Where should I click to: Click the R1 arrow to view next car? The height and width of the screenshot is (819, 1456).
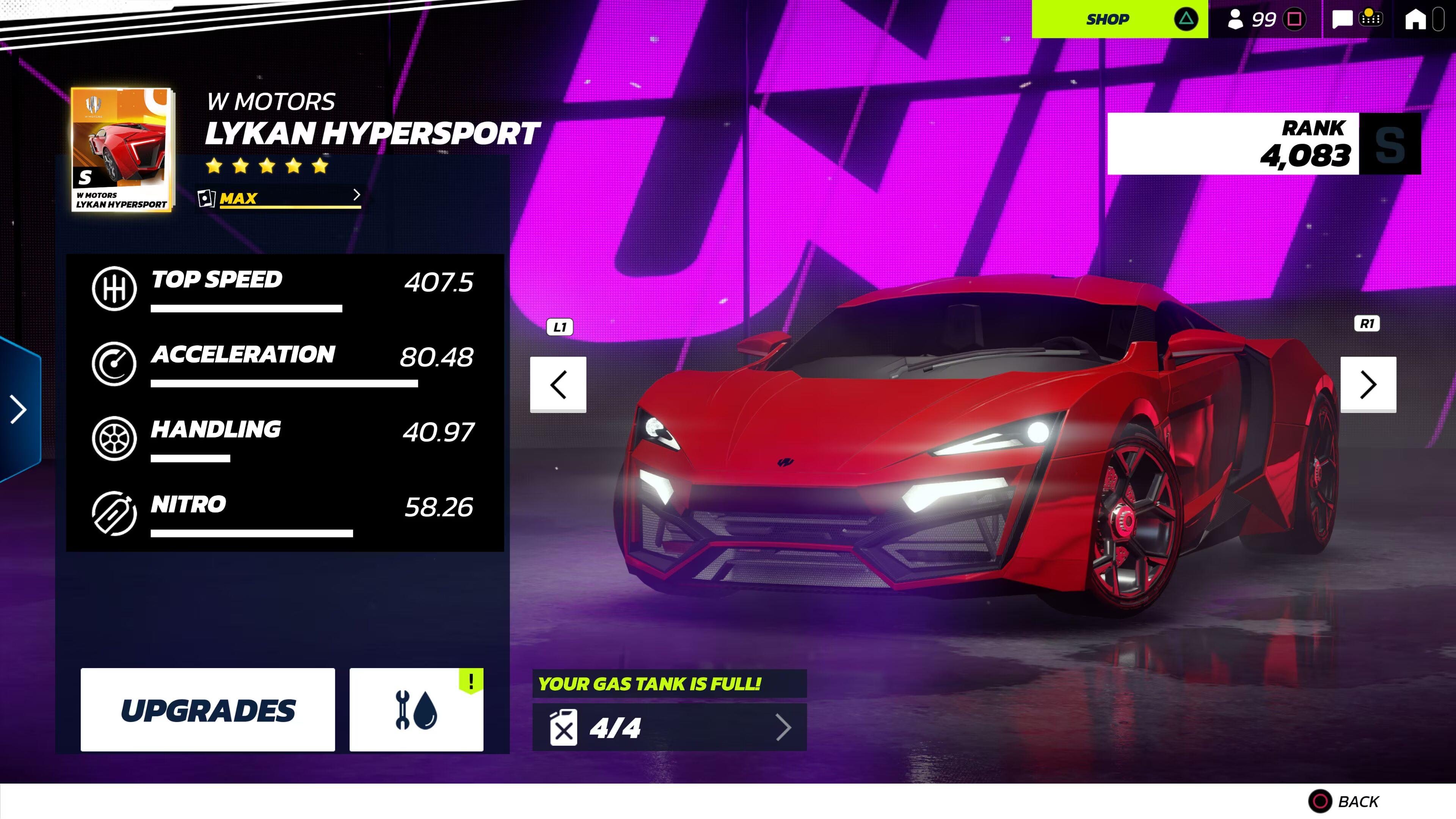pos(1368,385)
